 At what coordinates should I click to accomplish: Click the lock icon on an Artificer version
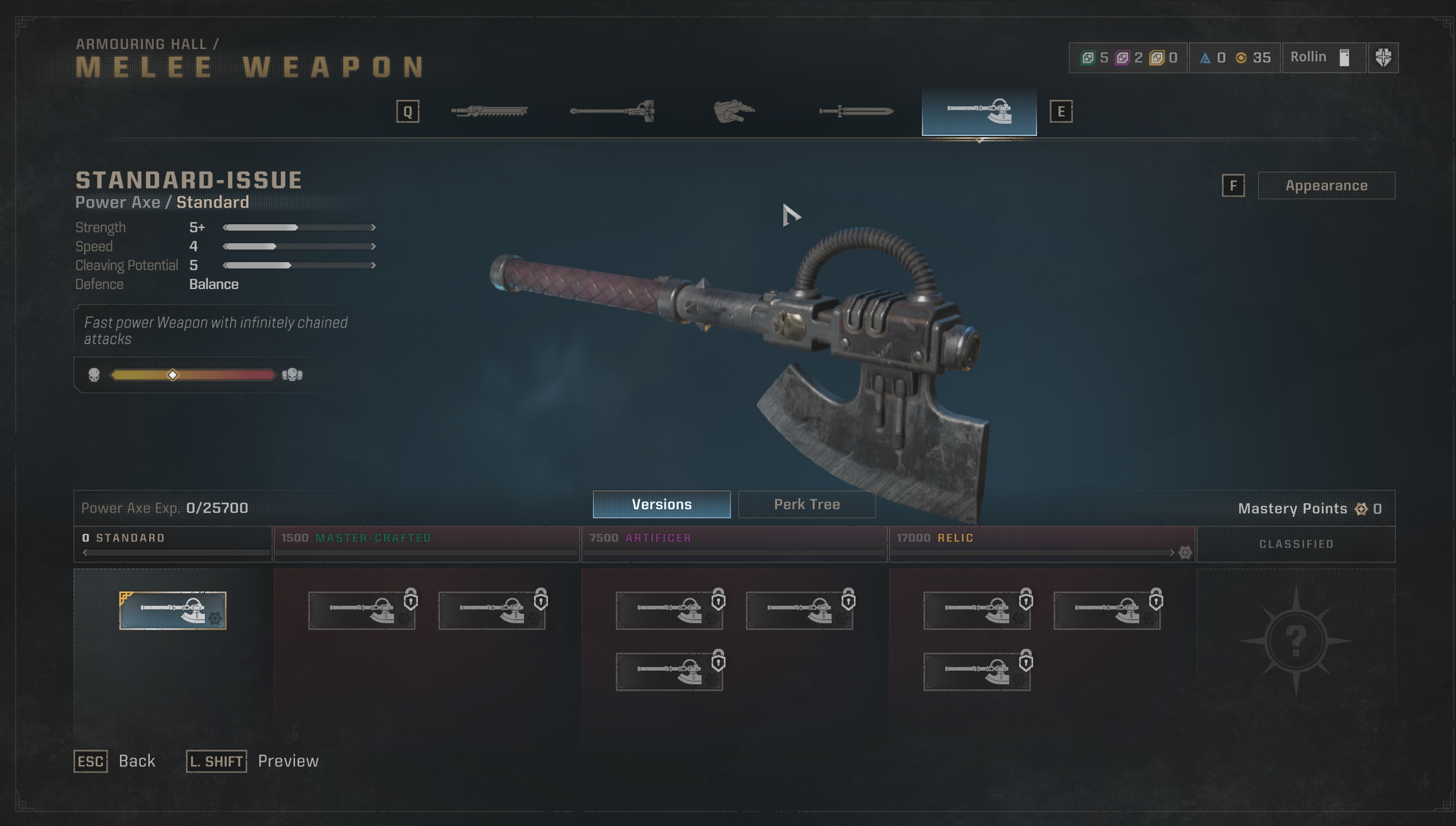point(719,601)
